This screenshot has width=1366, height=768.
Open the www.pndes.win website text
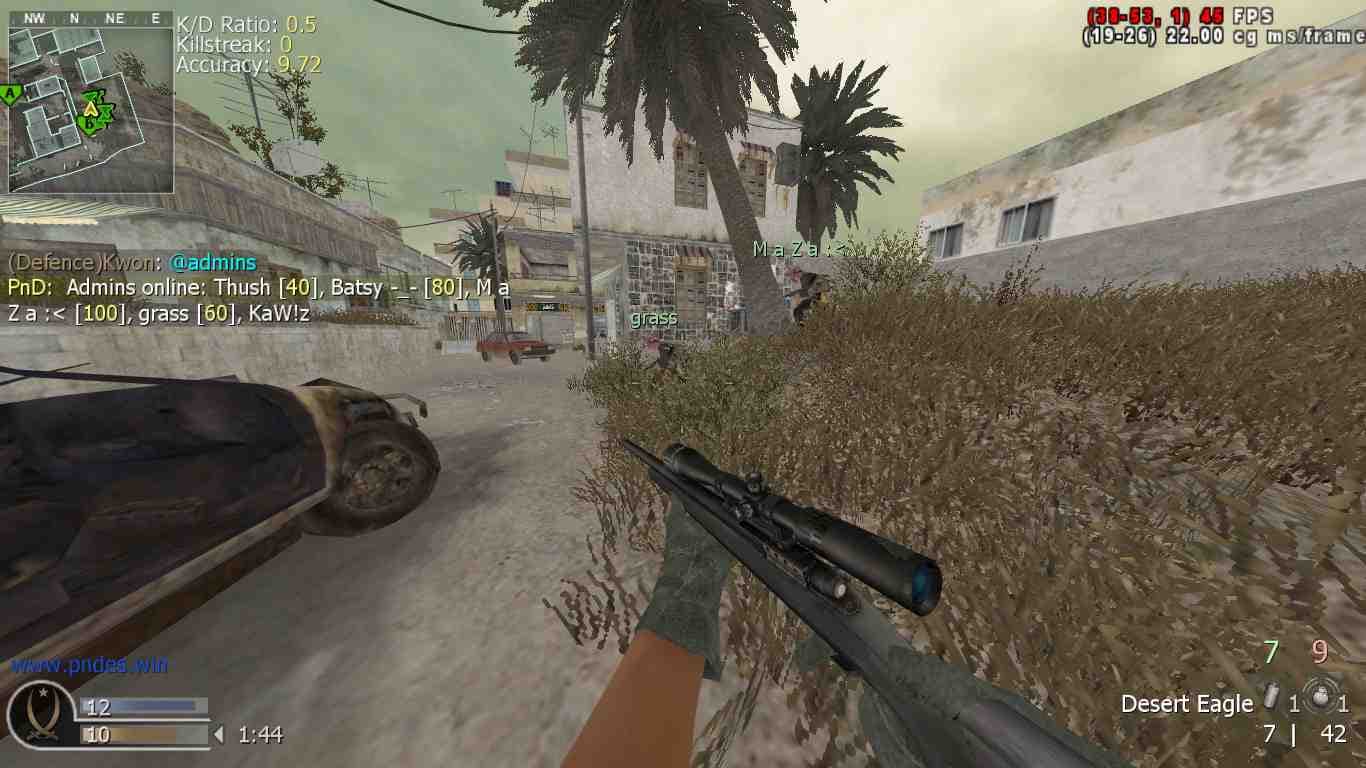tap(90, 665)
